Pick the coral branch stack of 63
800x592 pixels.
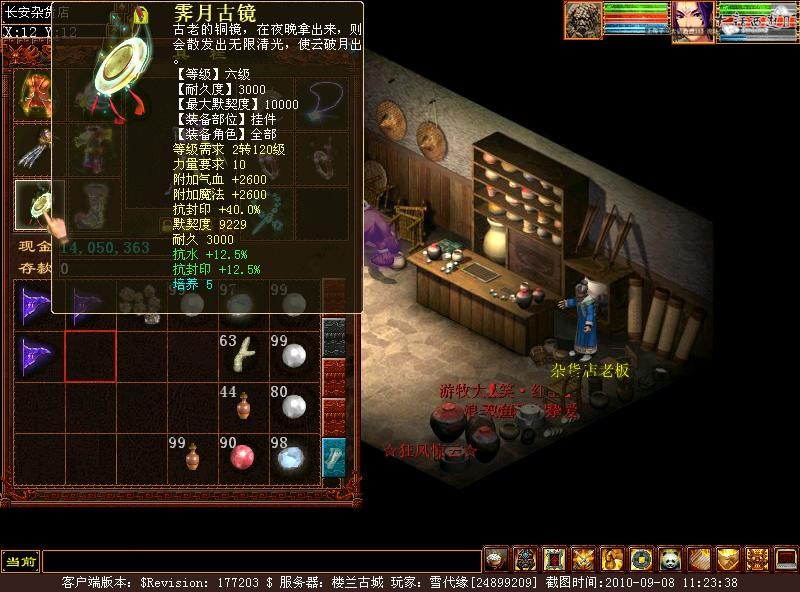[x=241, y=354]
